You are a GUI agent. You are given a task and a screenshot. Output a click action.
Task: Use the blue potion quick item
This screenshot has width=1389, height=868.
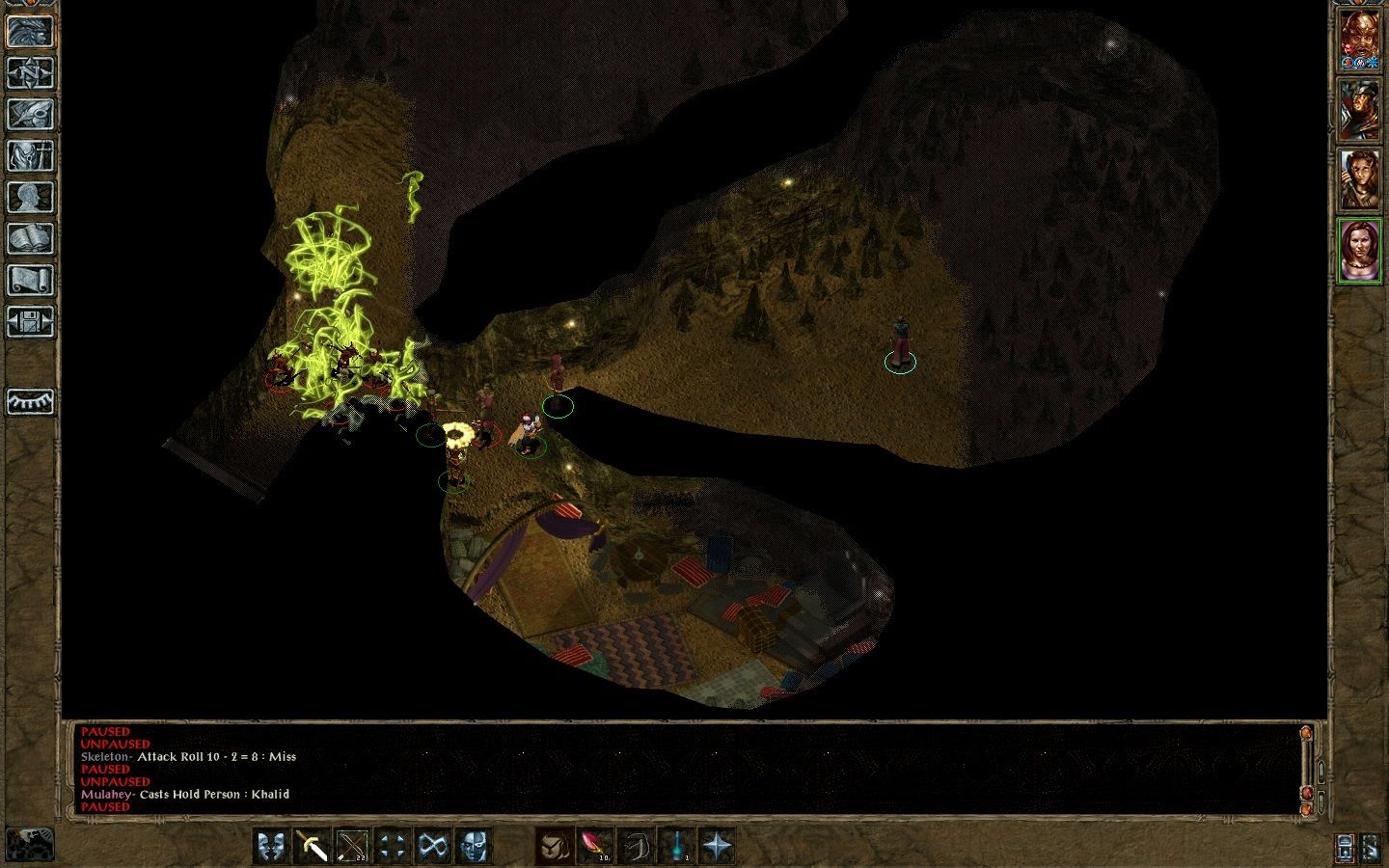pyautogui.click(x=676, y=846)
